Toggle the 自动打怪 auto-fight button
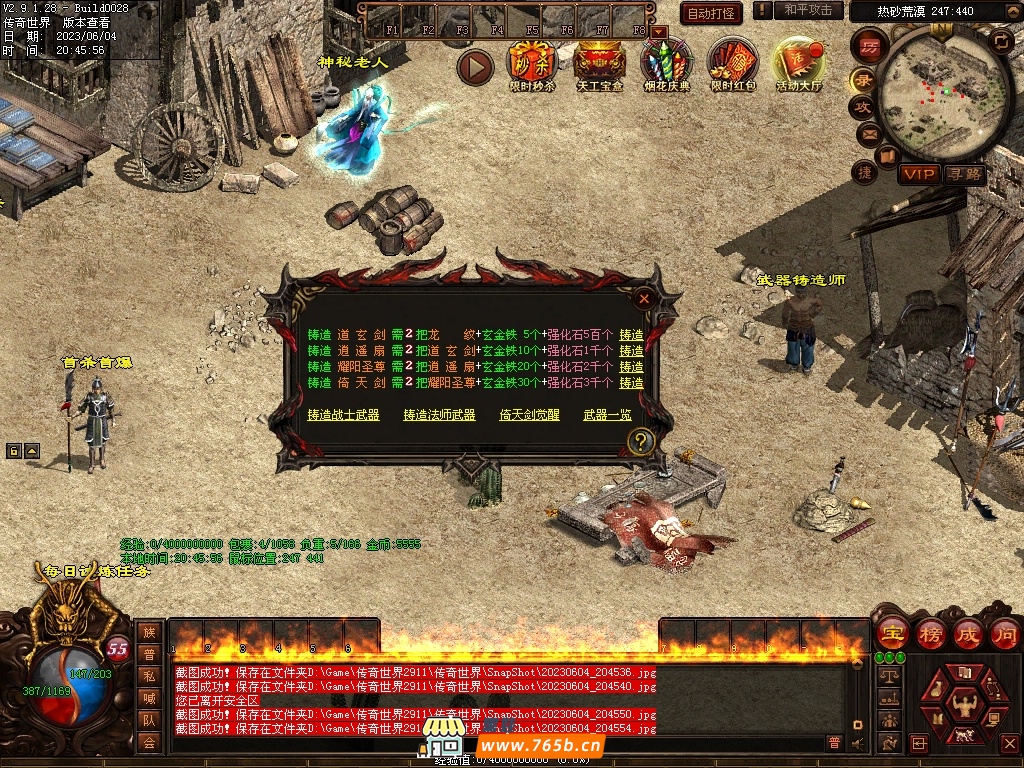Viewport: 1024px width, 768px height. tap(711, 13)
